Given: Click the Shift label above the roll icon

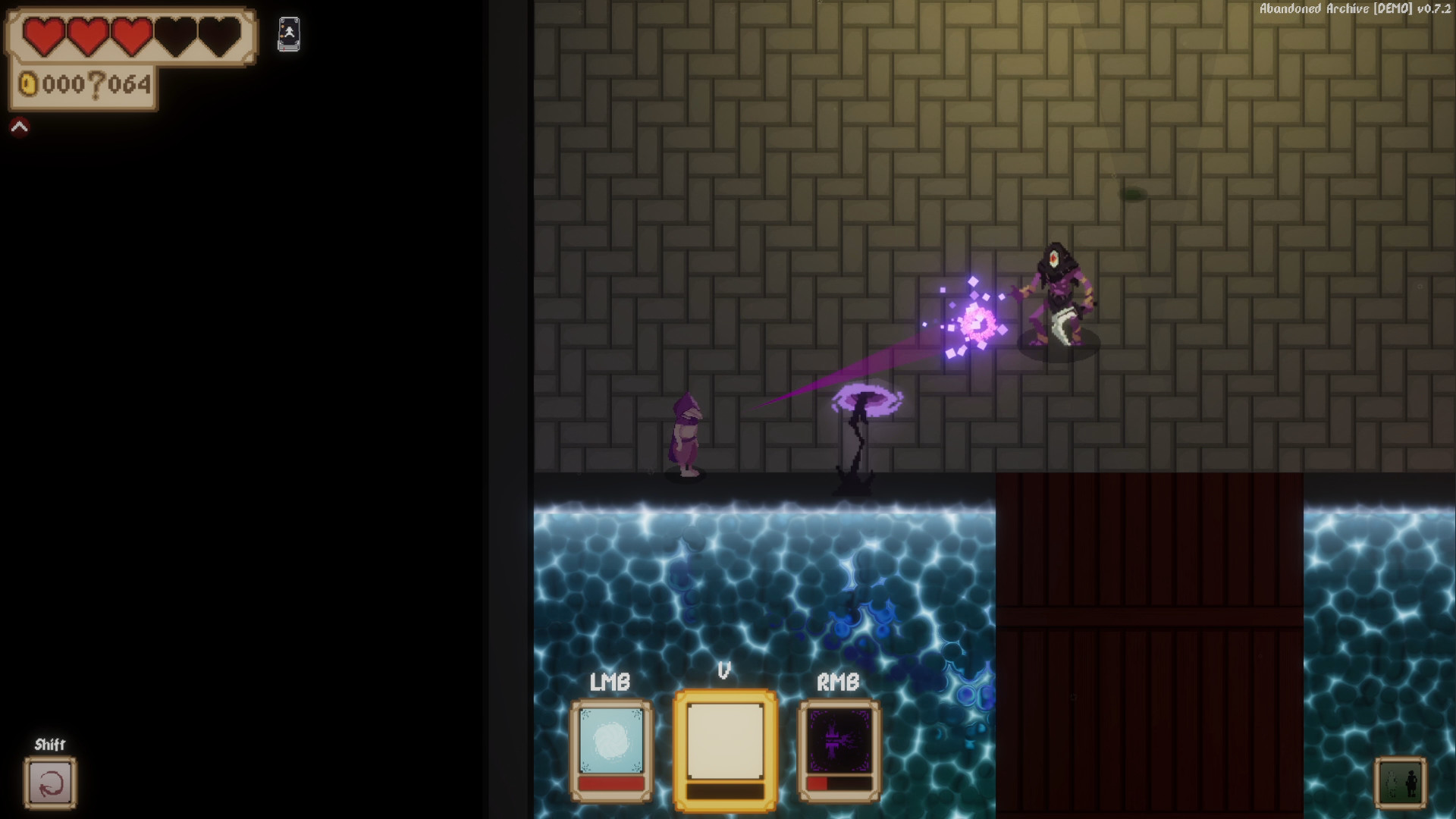Looking at the screenshot, I should [x=49, y=744].
